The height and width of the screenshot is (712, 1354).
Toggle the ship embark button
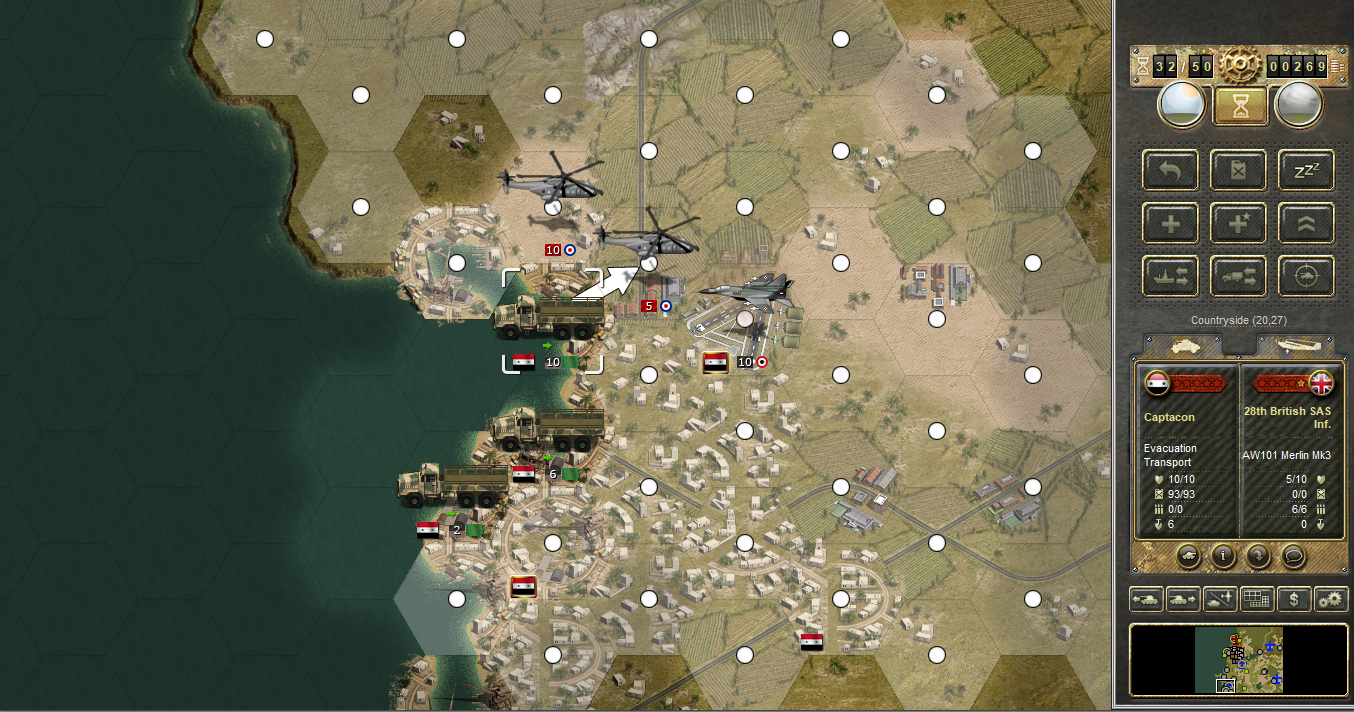click(x=1170, y=276)
